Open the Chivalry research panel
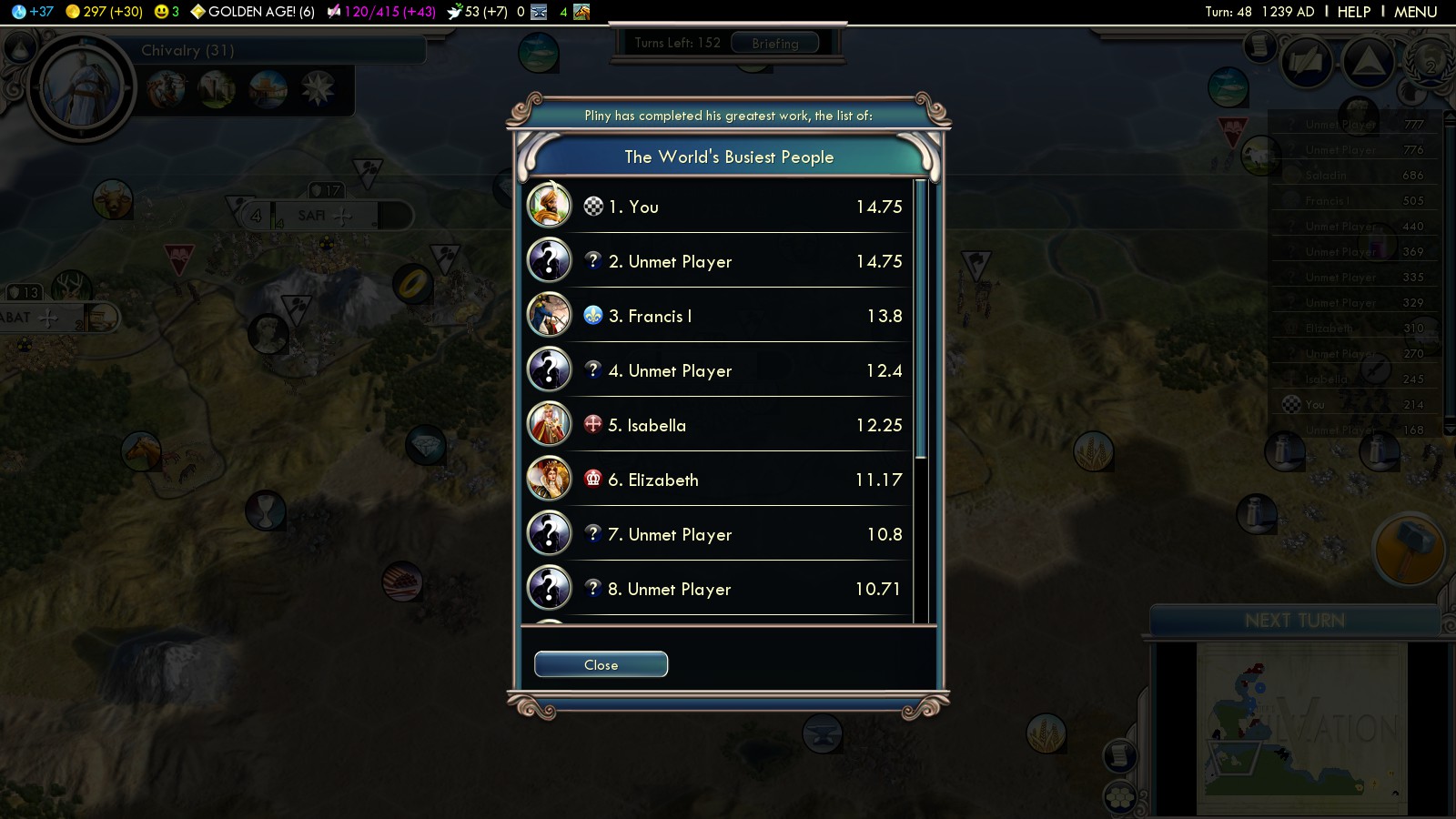 [x=187, y=51]
